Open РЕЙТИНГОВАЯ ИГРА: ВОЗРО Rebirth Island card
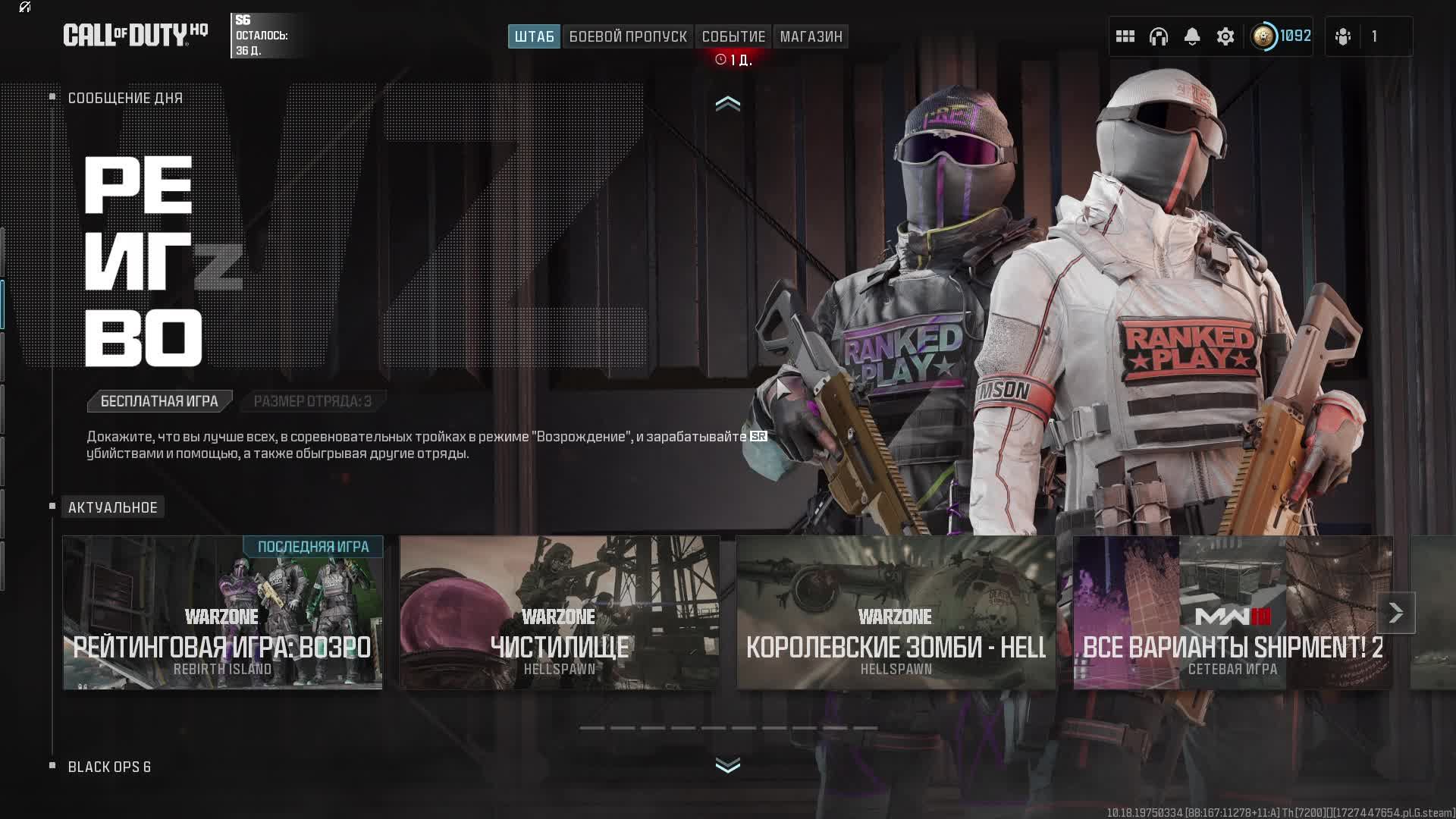Image resolution: width=1456 pixels, height=819 pixels. (222, 613)
